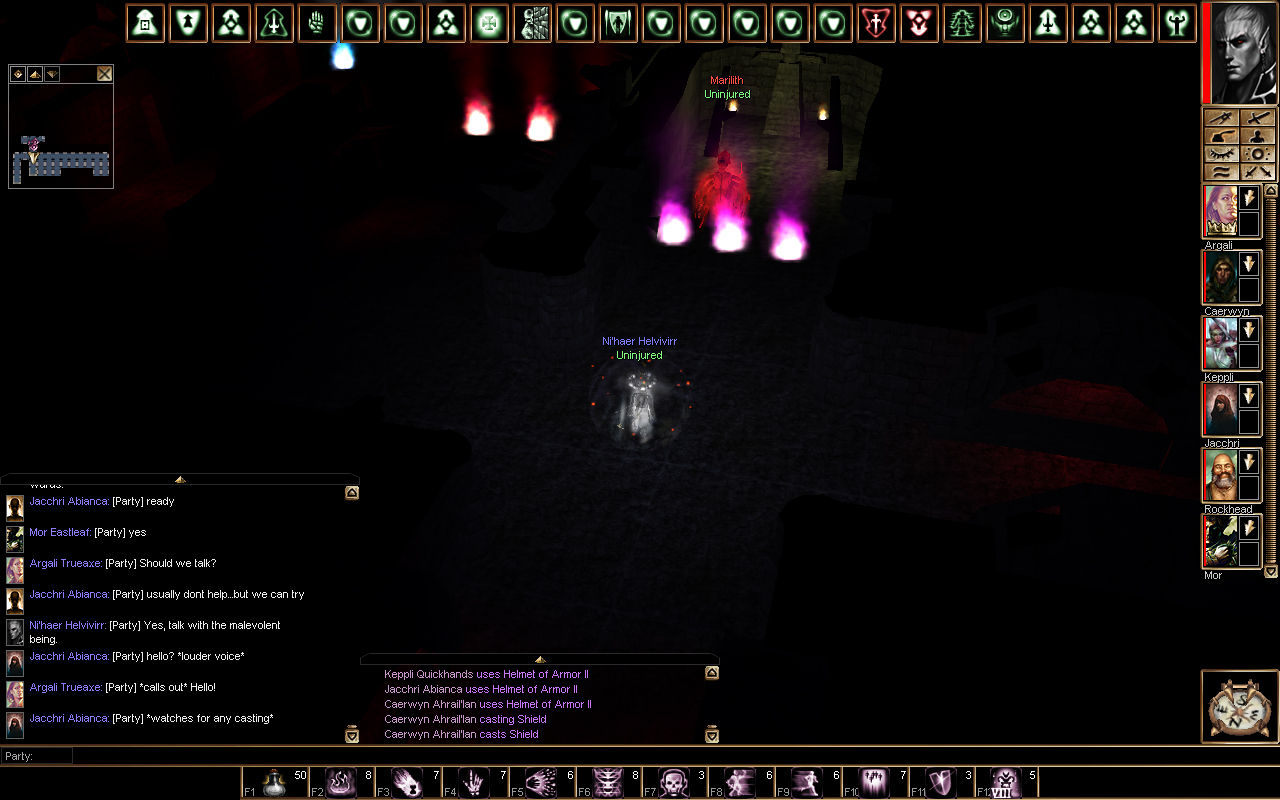The width and height of the screenshot is (1280, 800).
Task: Choose Keppli's party portrait
Action: (1220, 343)
